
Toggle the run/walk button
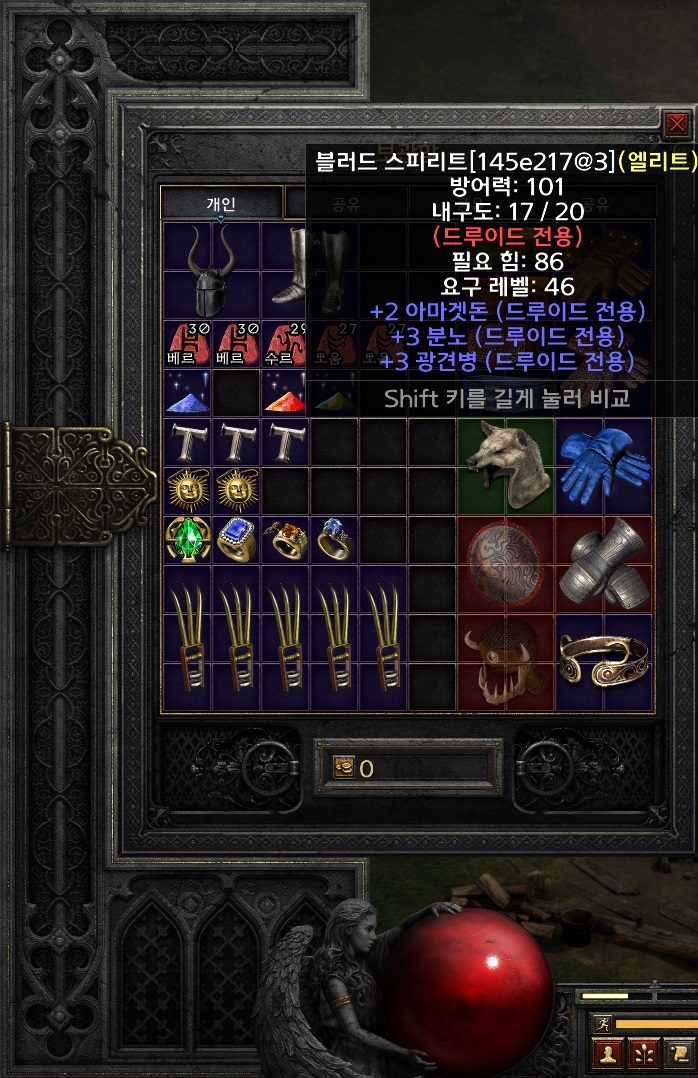point(601,1023)
